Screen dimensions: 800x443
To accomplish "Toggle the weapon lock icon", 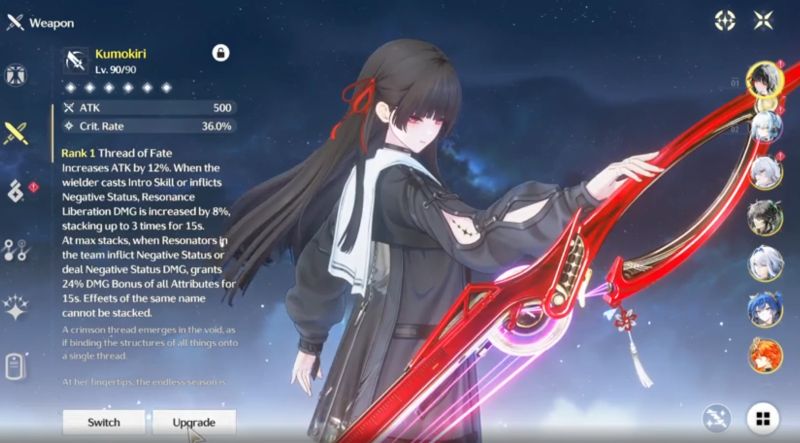I will point(219,52).
